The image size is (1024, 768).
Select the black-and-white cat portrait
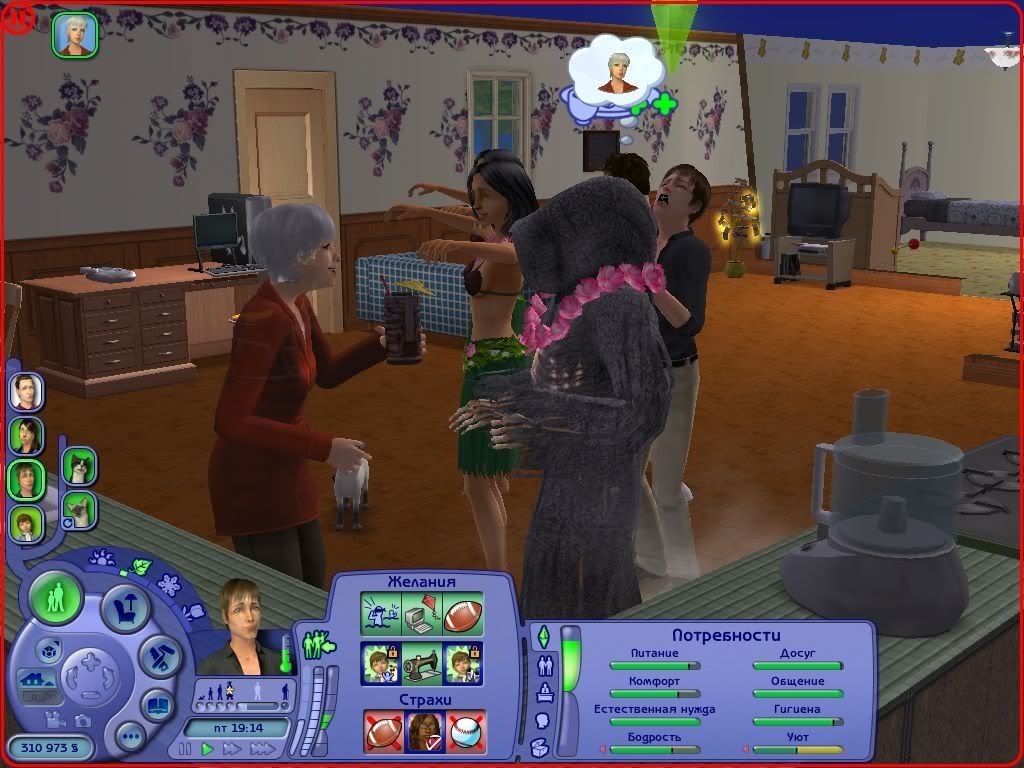click(79, 466)
